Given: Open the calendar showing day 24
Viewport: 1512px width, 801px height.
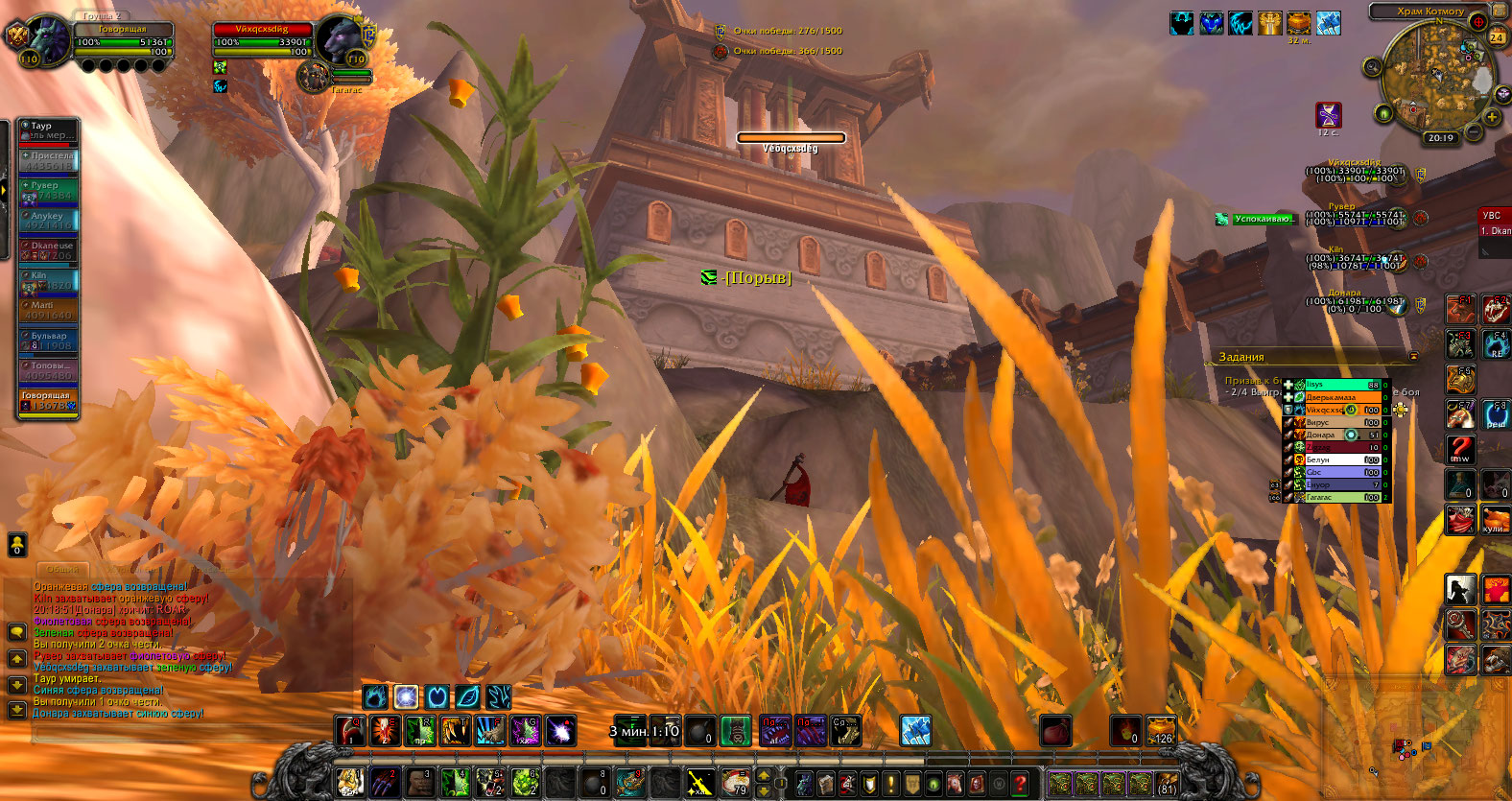Looking at the screenshot, I should pos(1497,37).
